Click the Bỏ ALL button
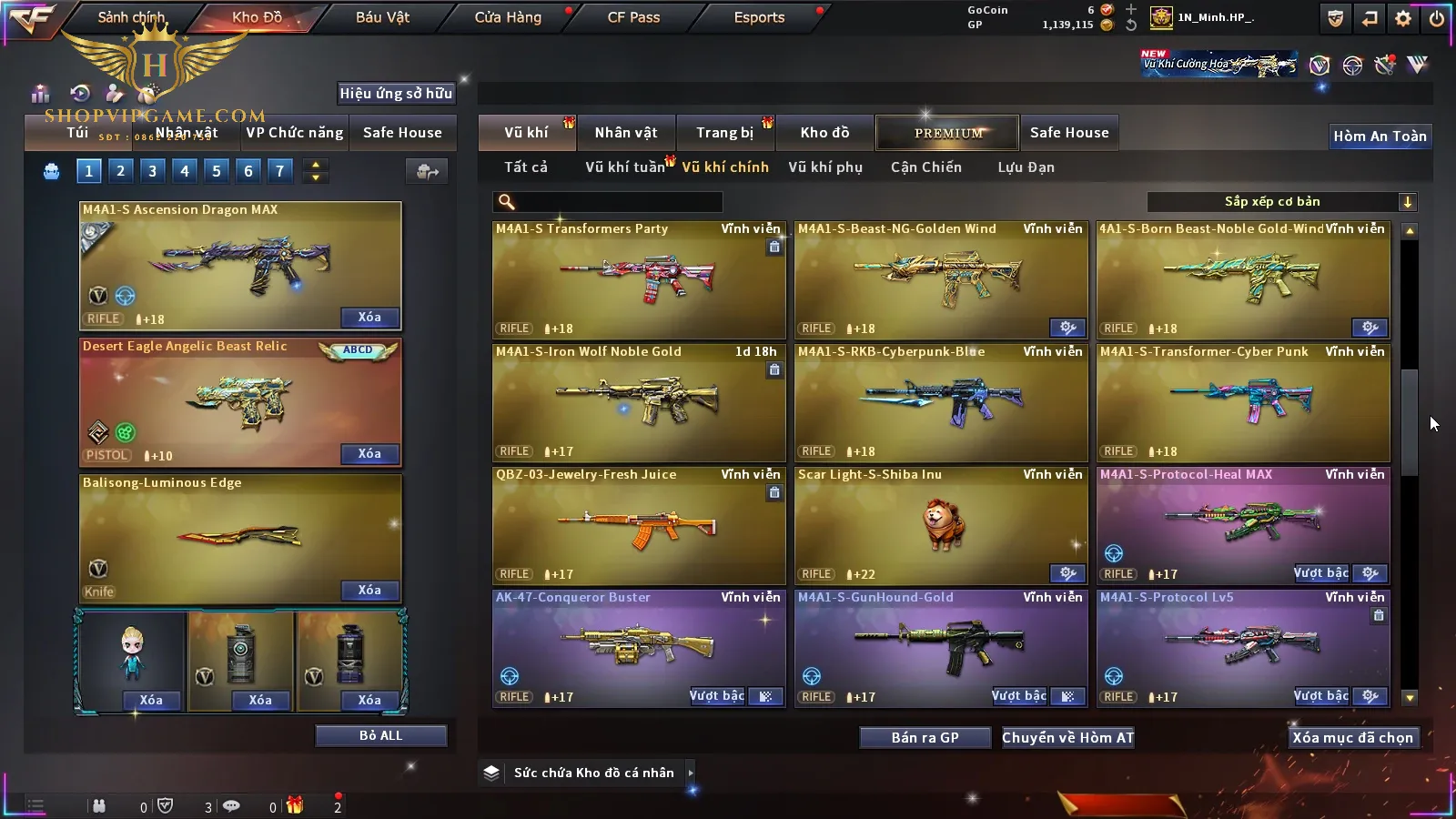This screenshot has height=819, width=1456. pos(380,735)
